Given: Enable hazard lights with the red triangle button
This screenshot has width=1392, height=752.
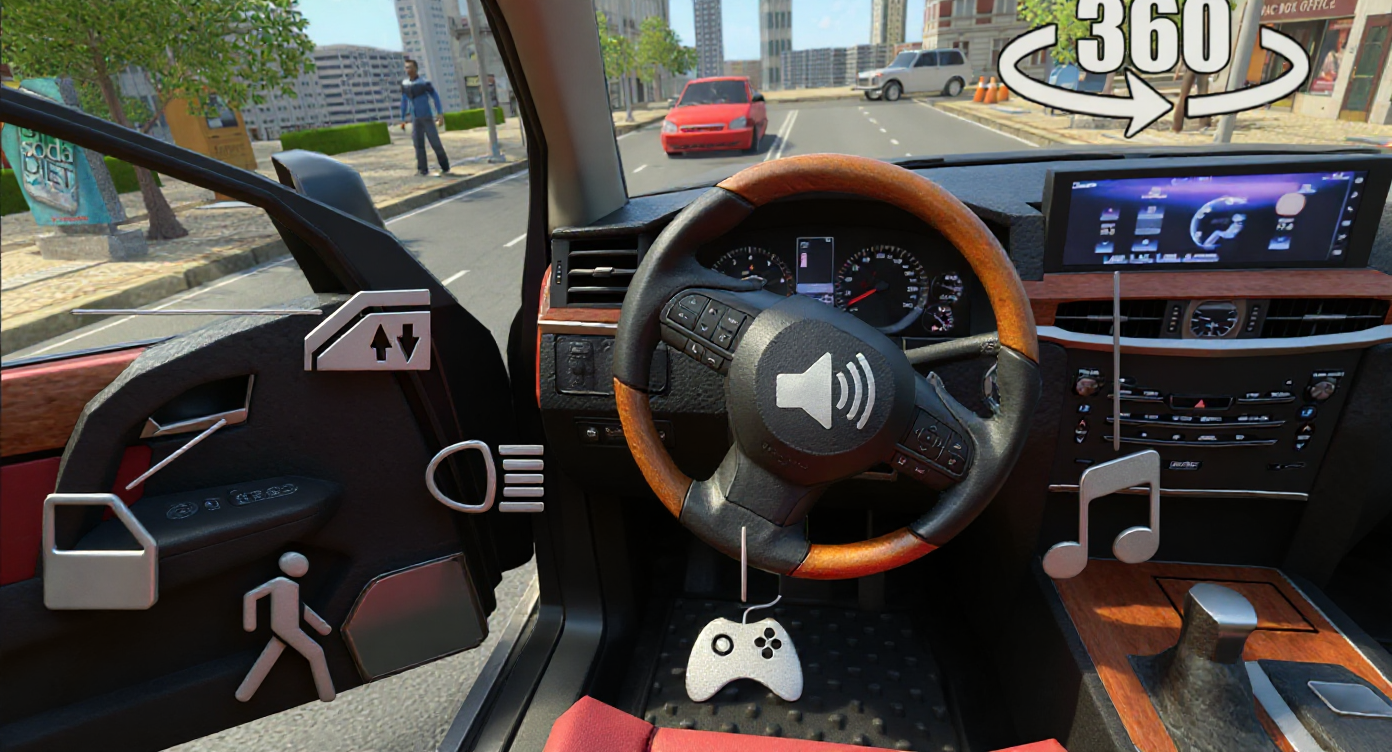Looking at the screenshot, I should pos(1198,402).
